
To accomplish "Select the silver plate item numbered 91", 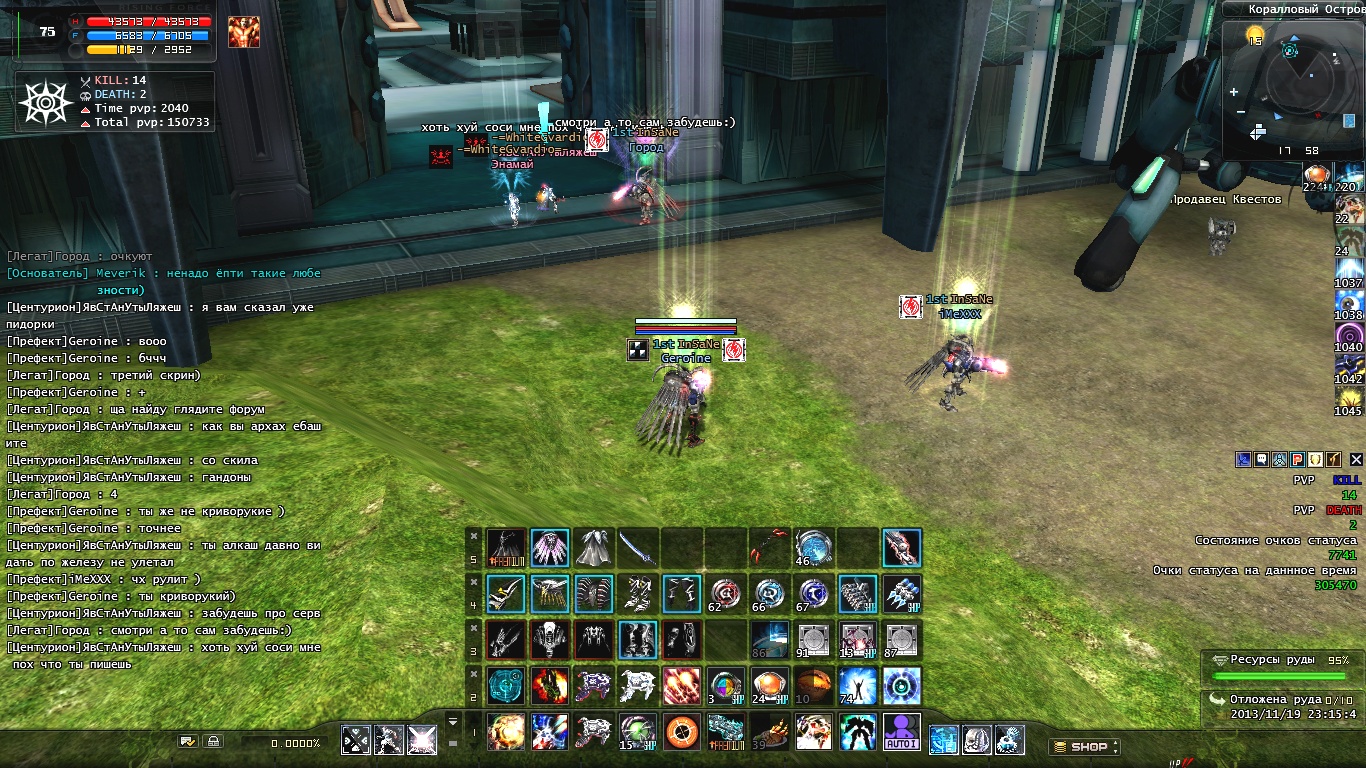I will tap(813, 640).
